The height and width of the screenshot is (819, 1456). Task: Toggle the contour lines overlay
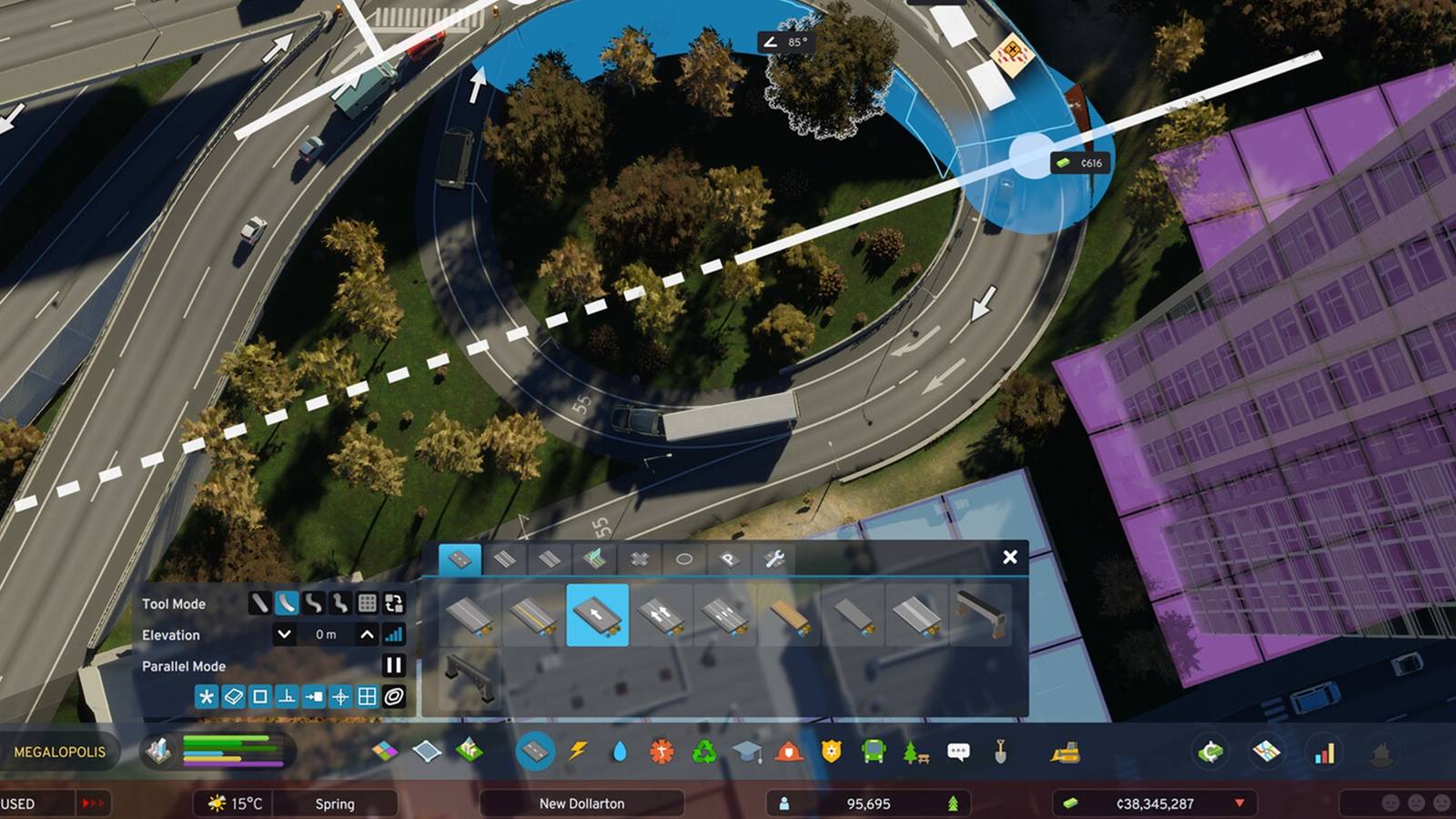pos(395,696)
